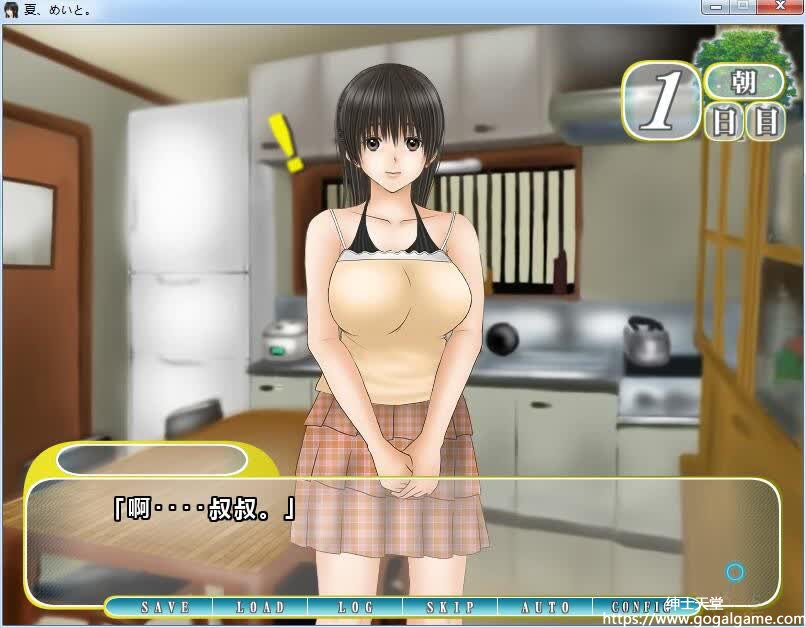Open the SAVE menu
Screen dimensions: 806x628
point(165,607)
